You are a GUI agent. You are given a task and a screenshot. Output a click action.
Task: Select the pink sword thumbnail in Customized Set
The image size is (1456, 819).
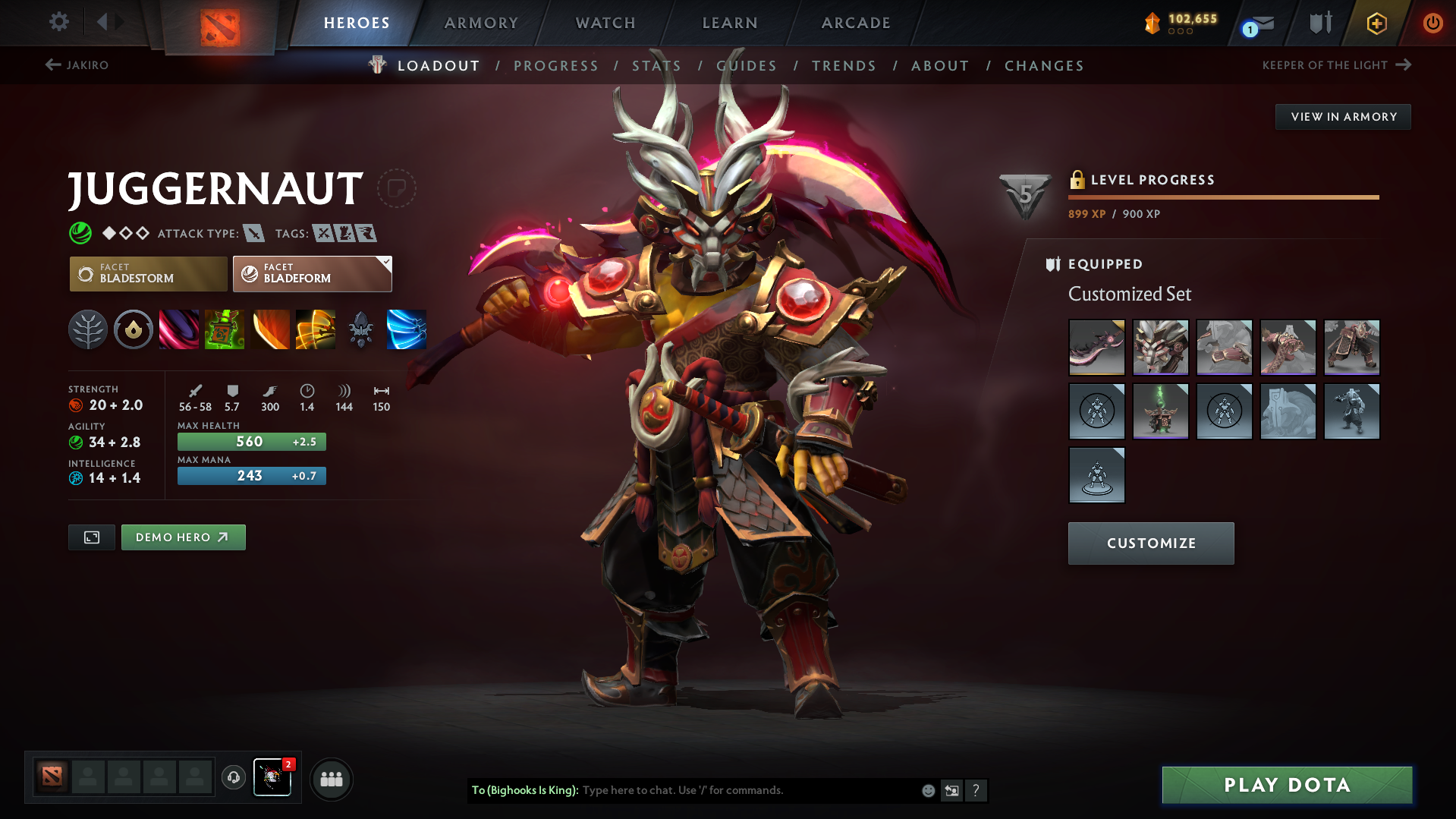(x=1096, y=348)
